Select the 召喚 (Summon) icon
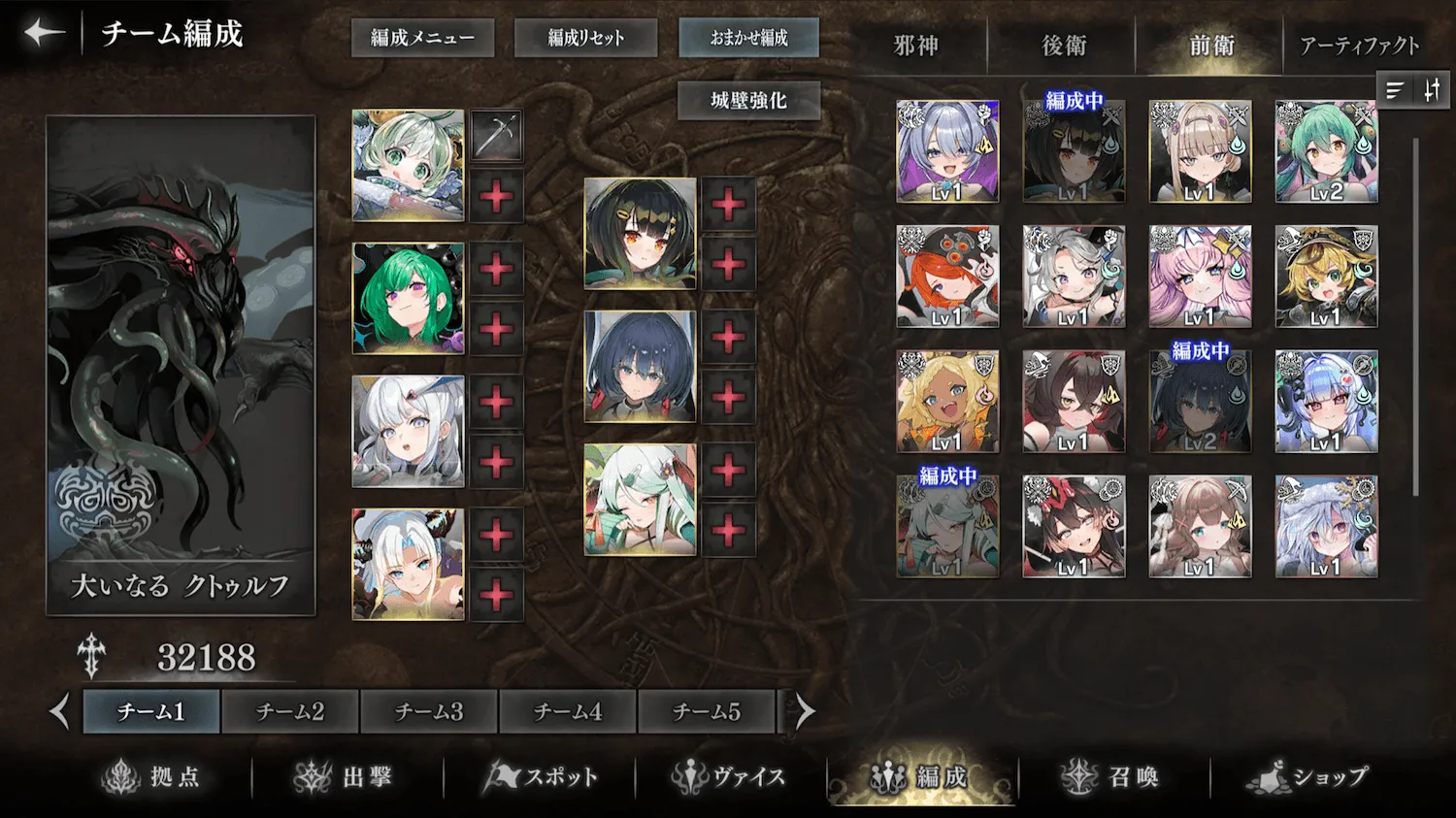The image size is (1456, 818). point(1113,775)
